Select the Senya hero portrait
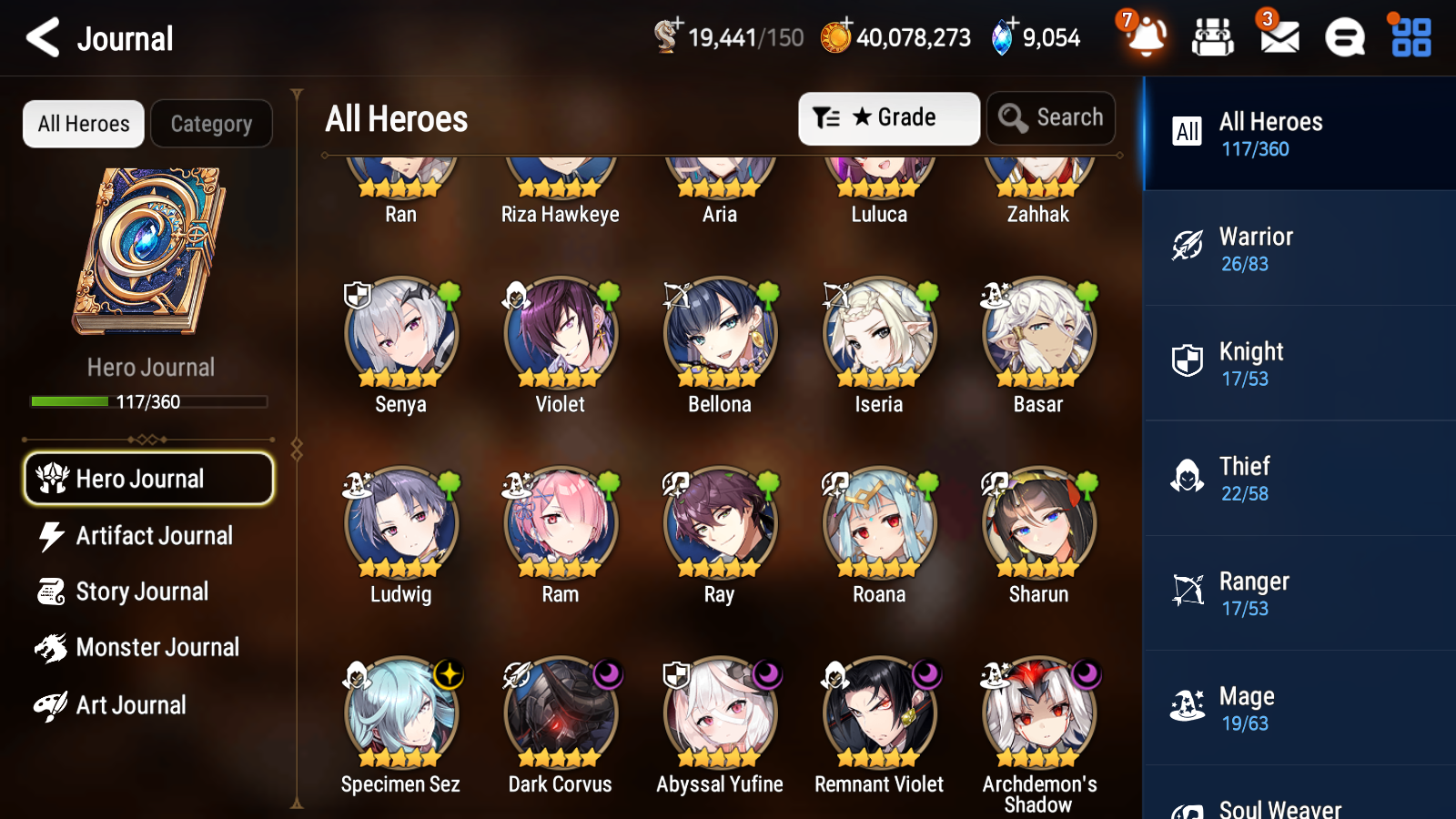This screenshot has width=1456, height=819. 400,334
